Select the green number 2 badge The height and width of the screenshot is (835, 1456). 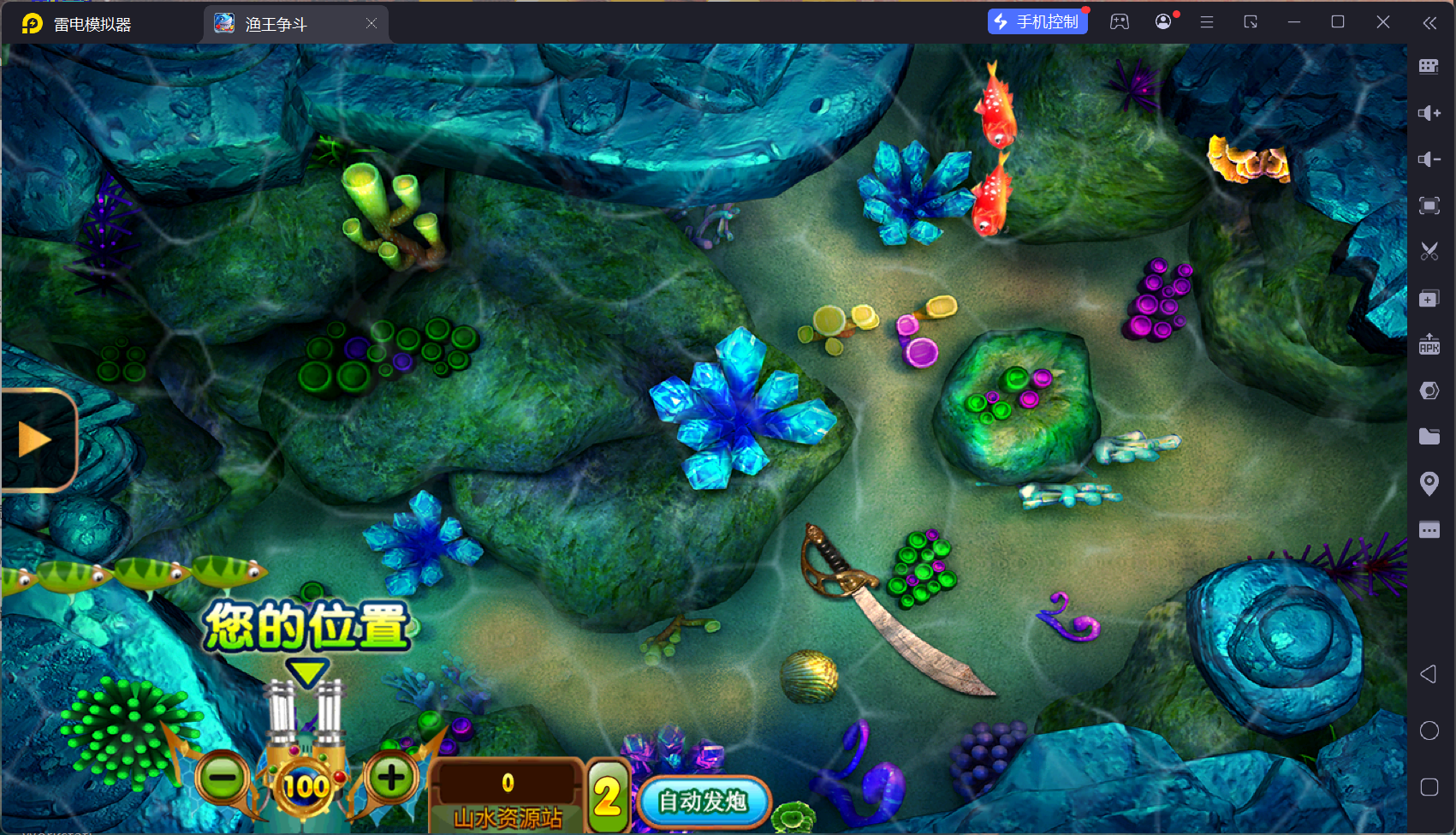608,797
